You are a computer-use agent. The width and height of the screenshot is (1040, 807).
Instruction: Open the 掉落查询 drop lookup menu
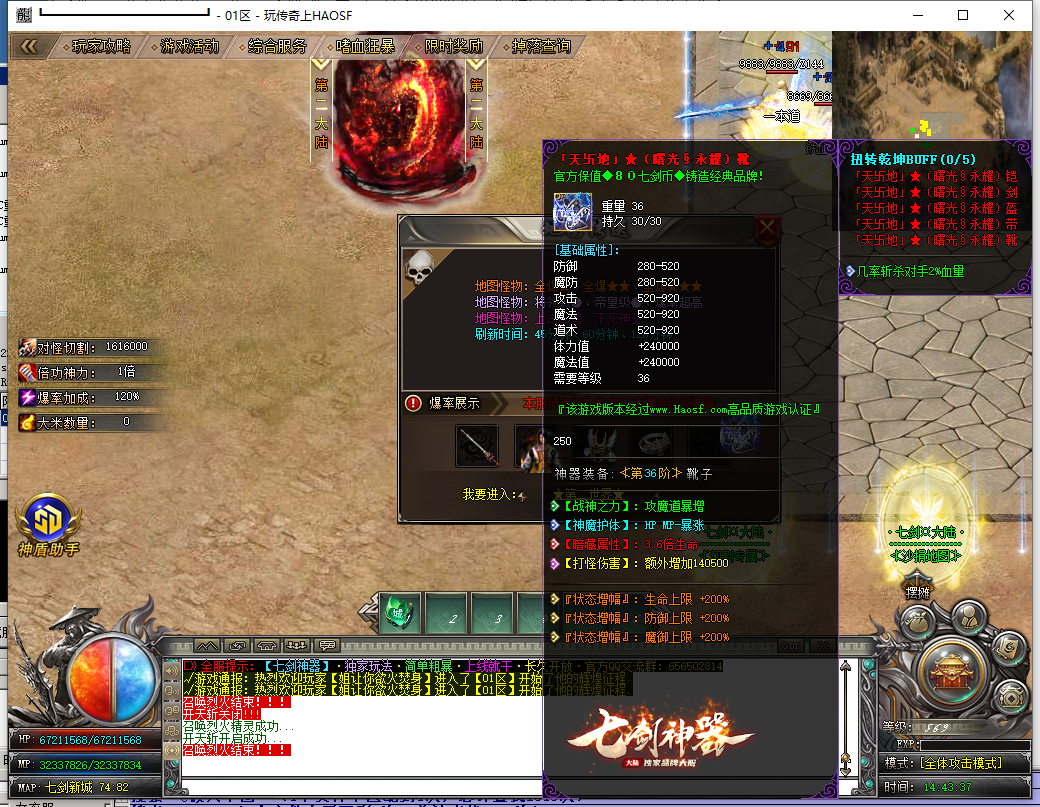coord(541,46)
